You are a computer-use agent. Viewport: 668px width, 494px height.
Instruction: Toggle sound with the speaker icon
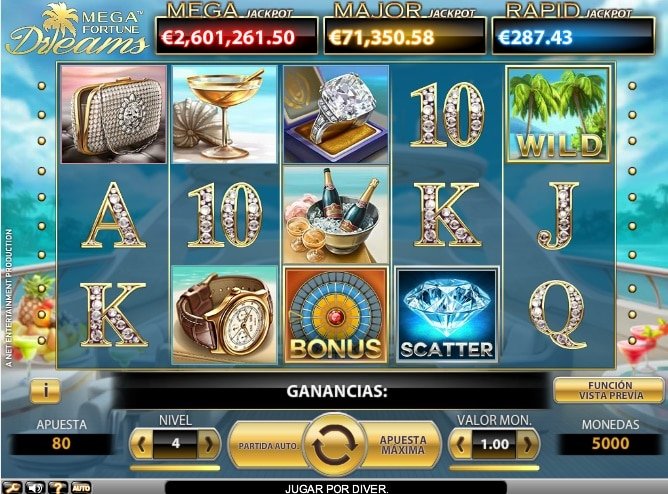coord(36,487)
